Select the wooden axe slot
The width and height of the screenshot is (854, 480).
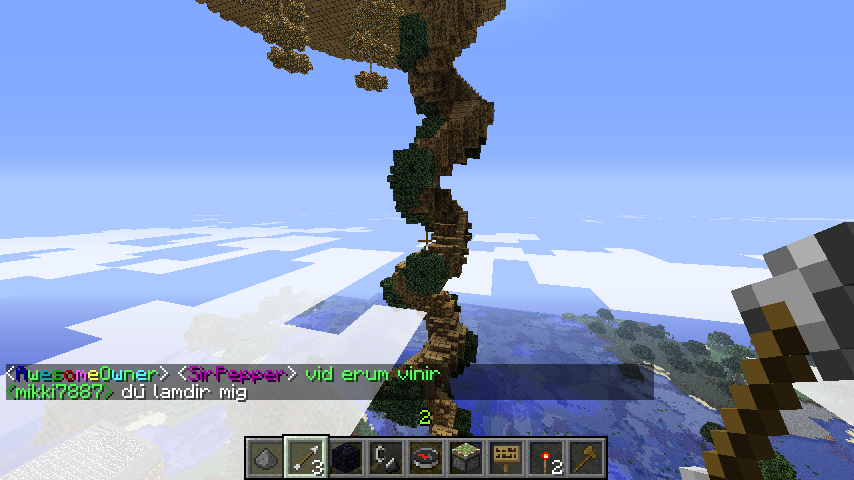coord(586,457)
